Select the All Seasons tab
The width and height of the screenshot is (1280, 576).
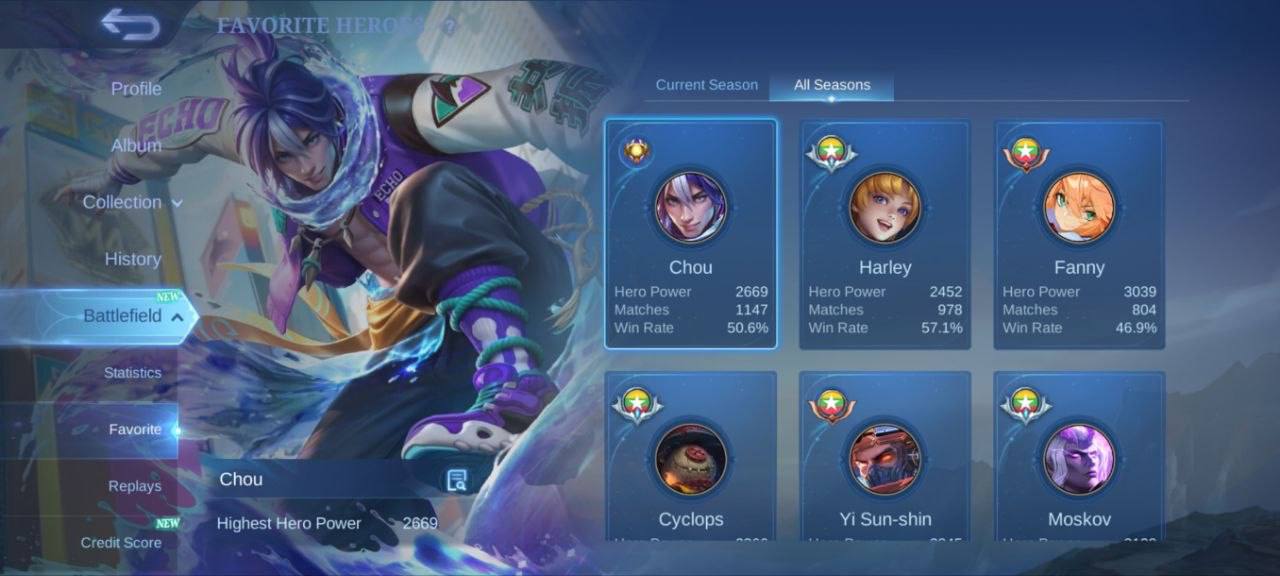point(832,85)
